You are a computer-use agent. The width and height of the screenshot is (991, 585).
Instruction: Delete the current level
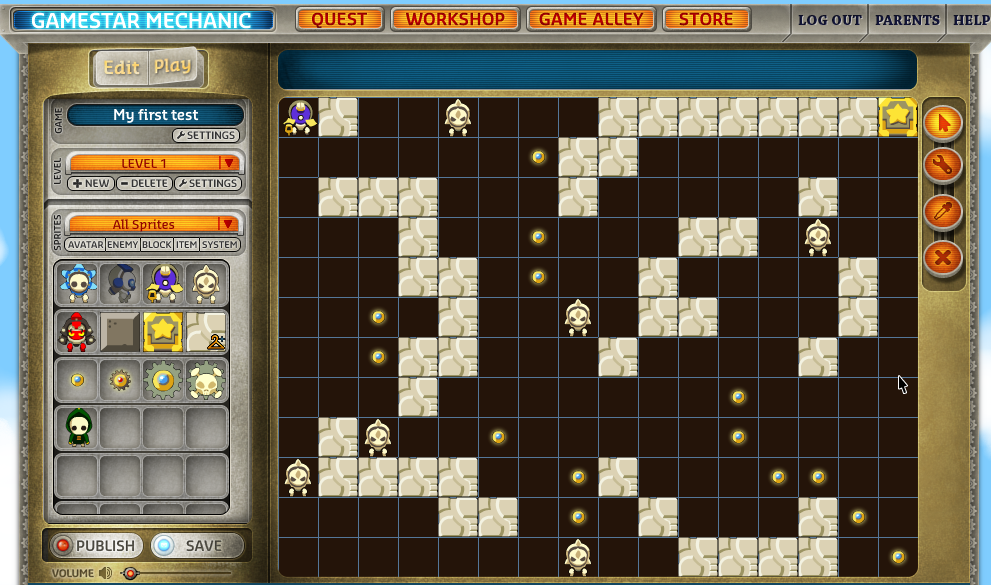tap(144, 184)
